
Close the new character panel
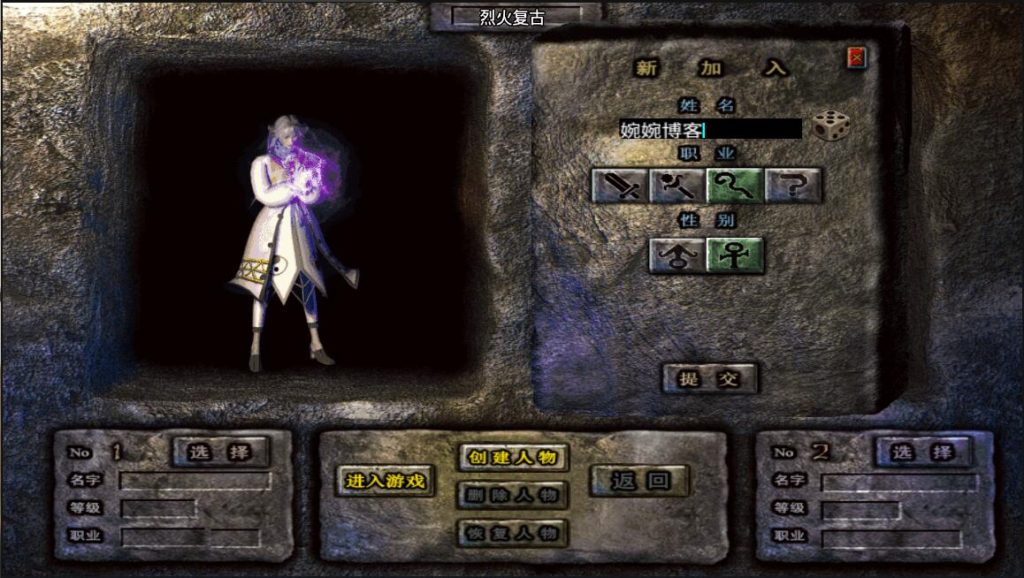click(856, 58)
